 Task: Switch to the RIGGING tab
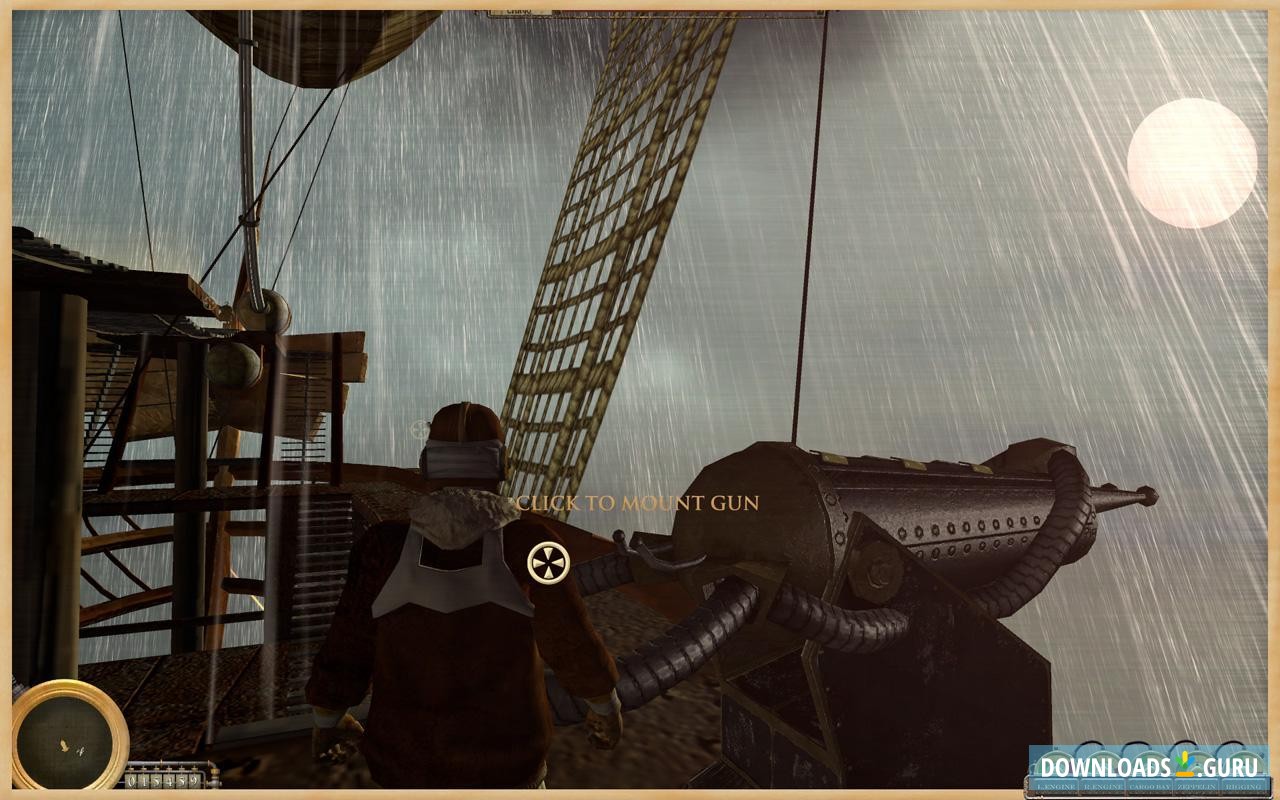(1243, 786)
